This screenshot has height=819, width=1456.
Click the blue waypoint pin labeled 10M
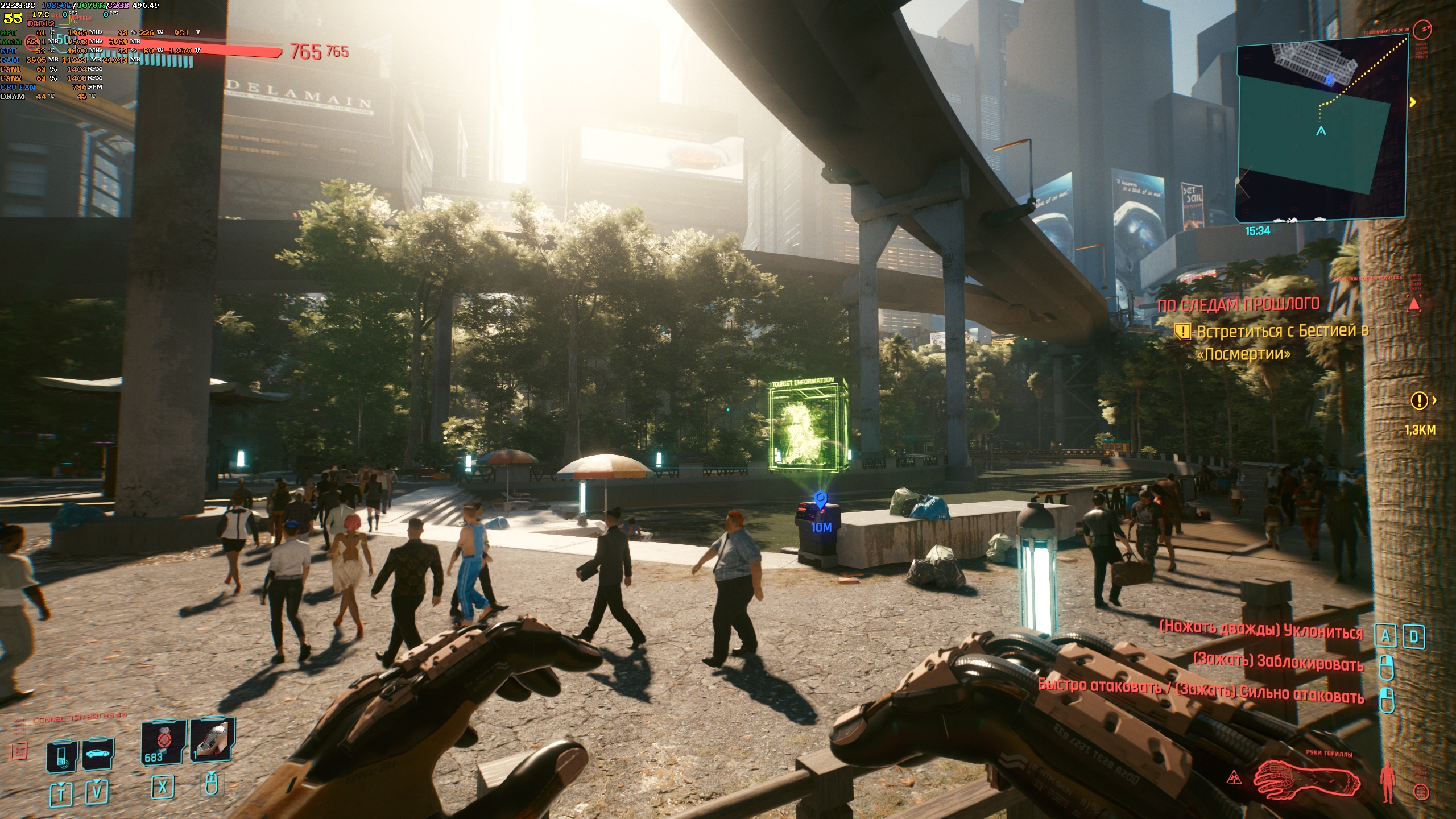pos(820,501)
